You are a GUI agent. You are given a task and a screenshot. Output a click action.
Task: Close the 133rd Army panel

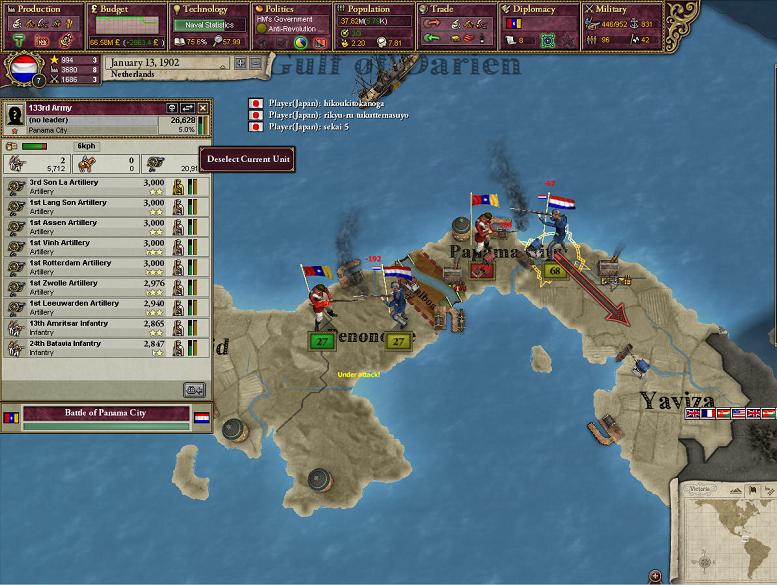point(203,107)
